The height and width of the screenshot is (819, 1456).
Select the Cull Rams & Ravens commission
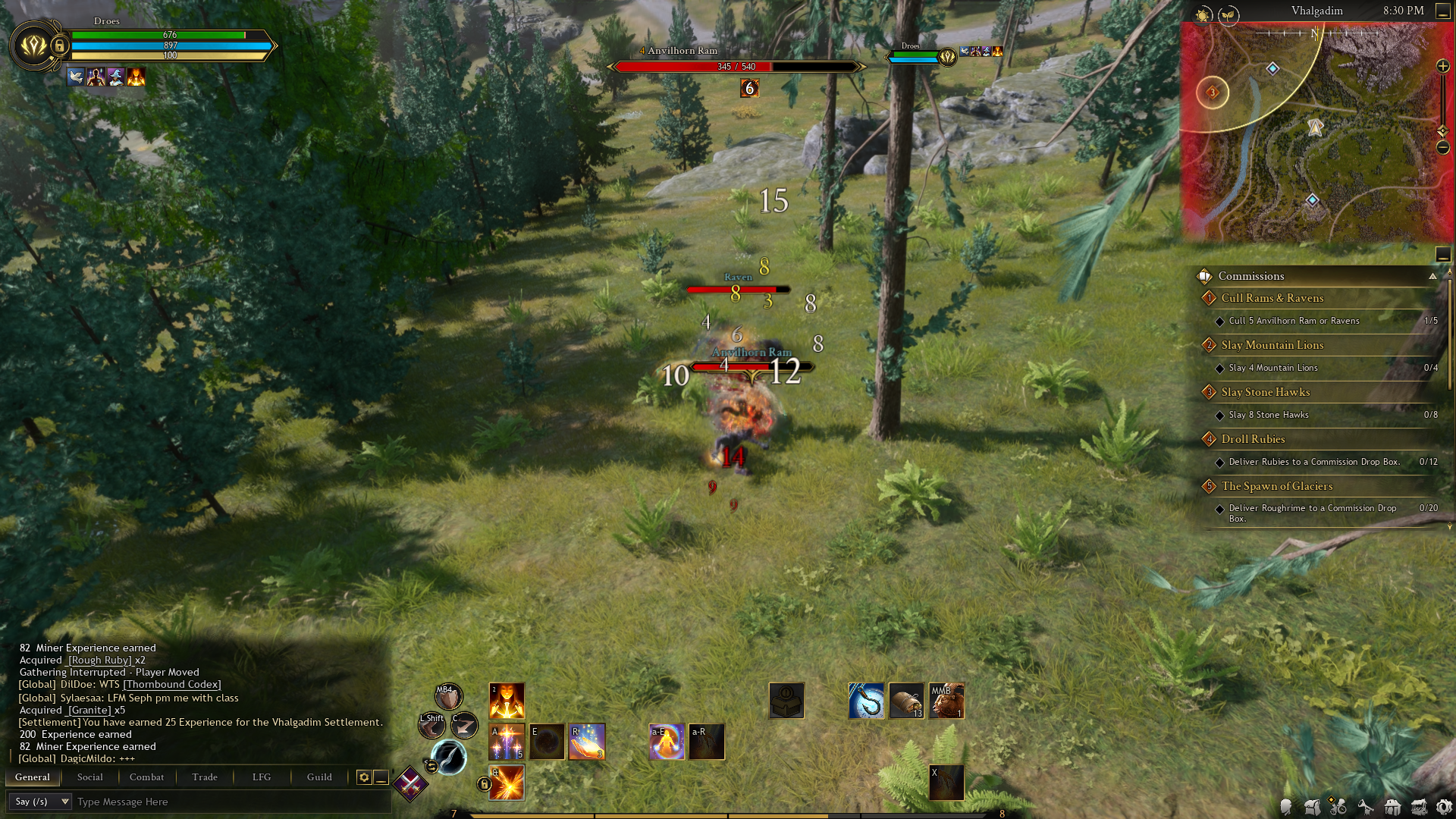click(x=1272, y=298)
